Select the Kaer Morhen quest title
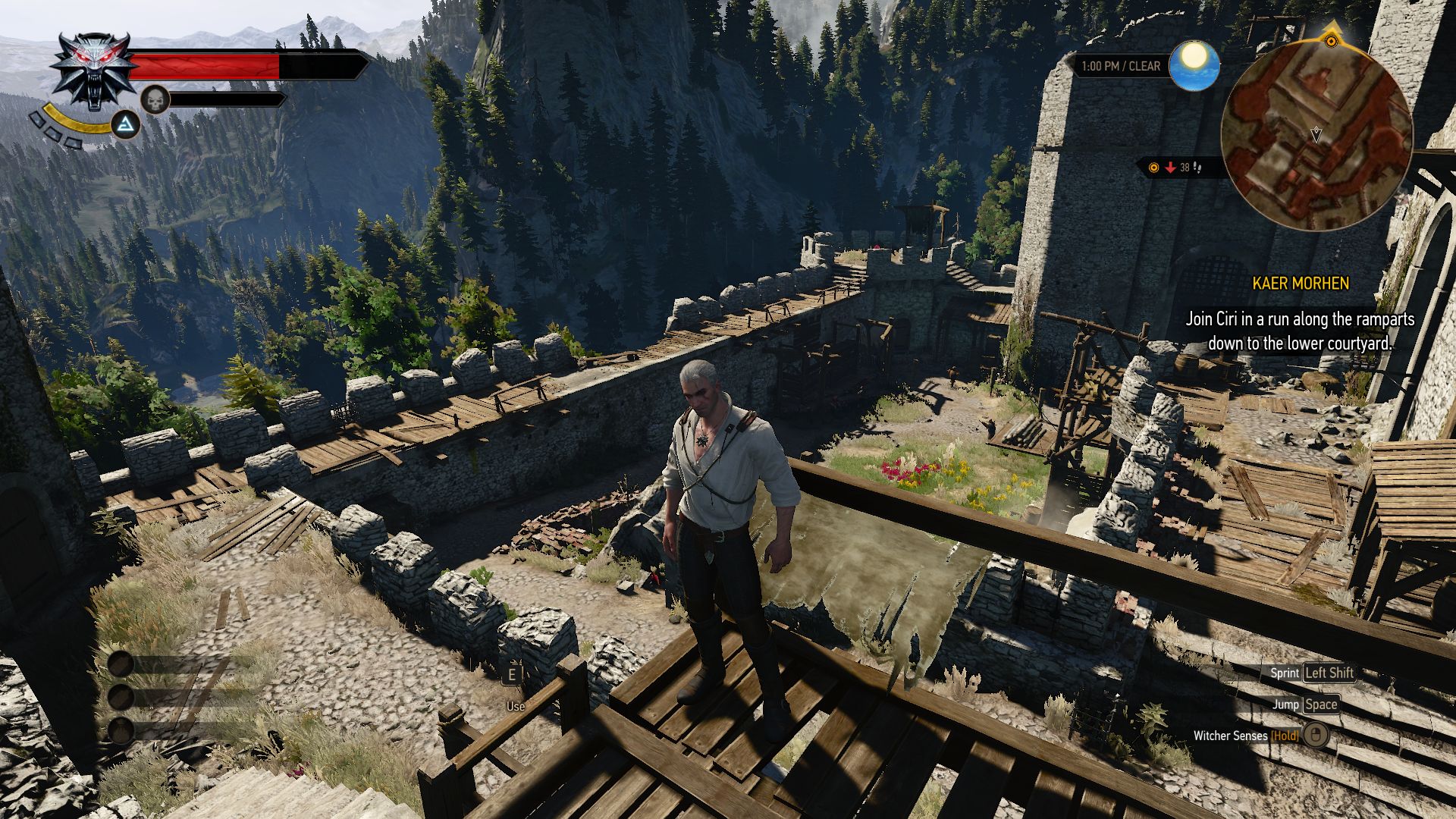Viewport: 1456px width, 819px height. [1300, 284]
